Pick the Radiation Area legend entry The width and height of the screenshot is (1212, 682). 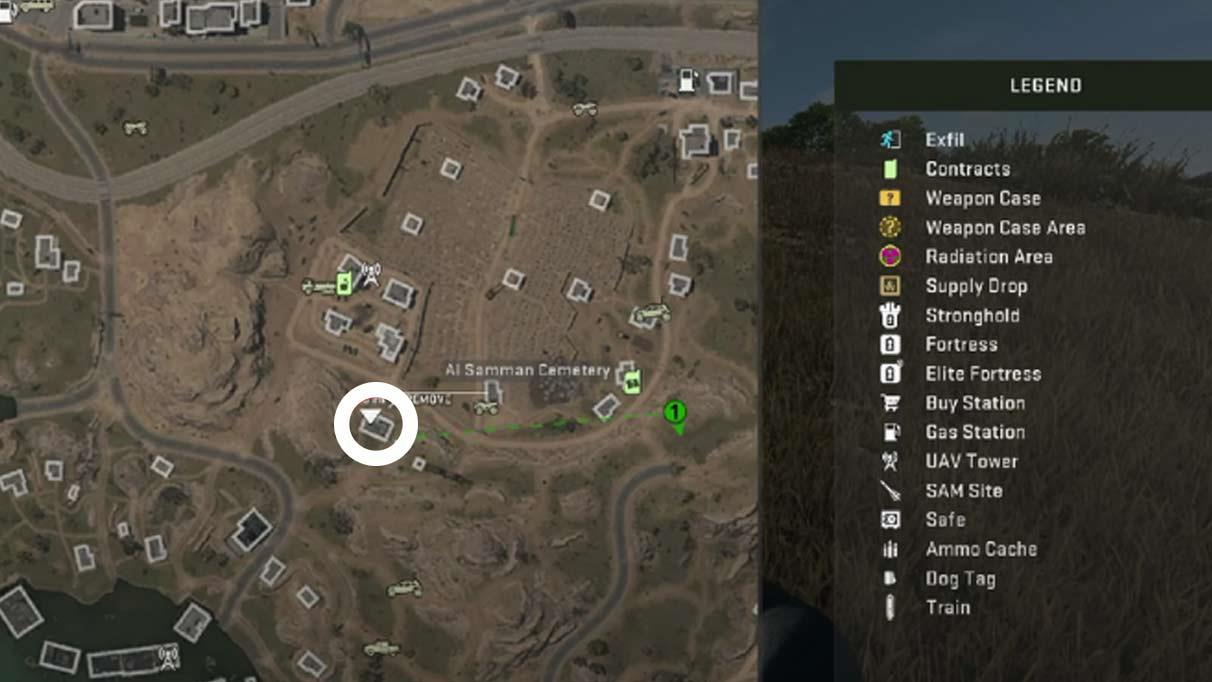[988, 256]
